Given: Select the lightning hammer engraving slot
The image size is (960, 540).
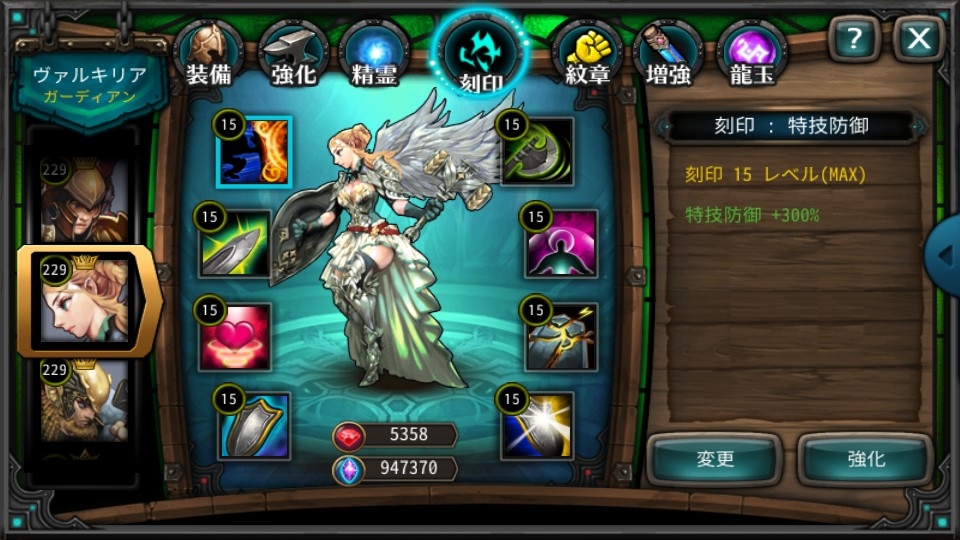Looking at the screenshot, I should click(x=561, y=337).
